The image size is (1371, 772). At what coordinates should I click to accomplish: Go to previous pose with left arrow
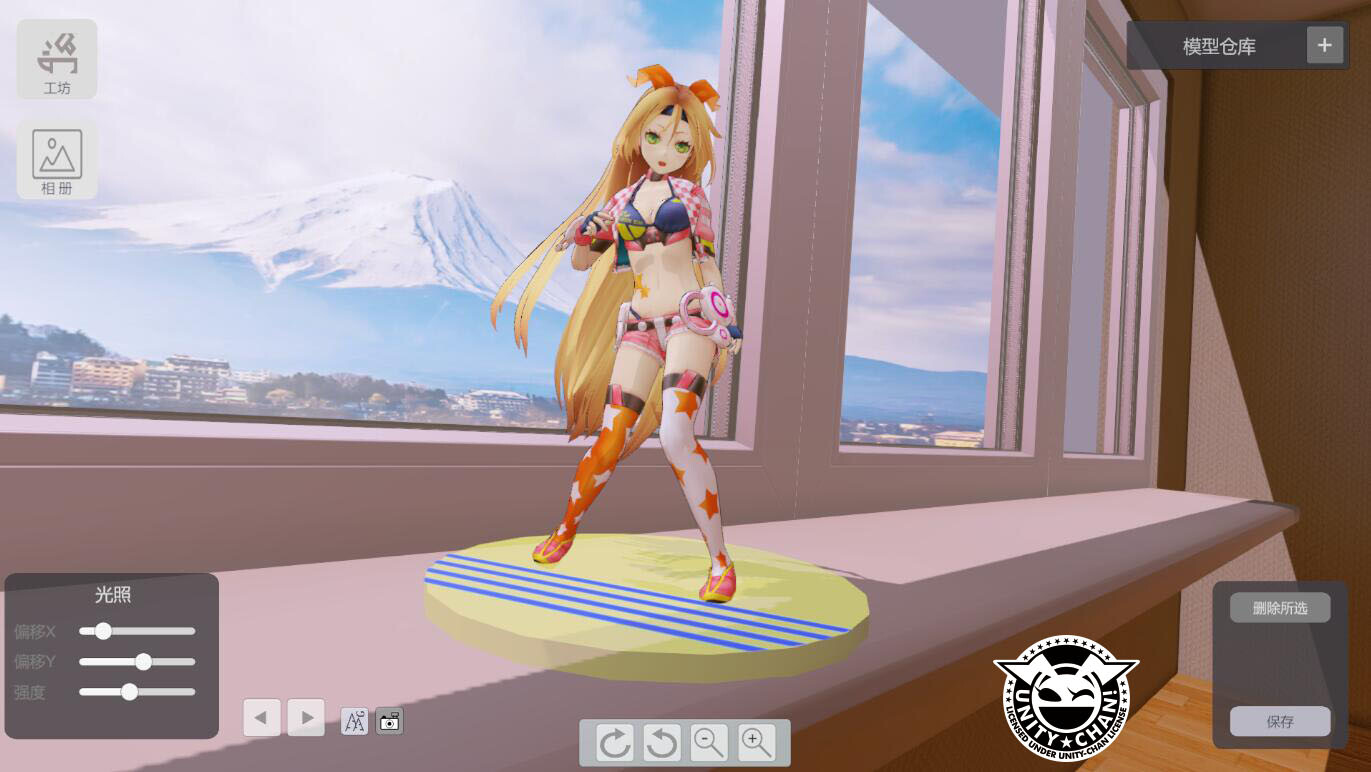[262, 717]
